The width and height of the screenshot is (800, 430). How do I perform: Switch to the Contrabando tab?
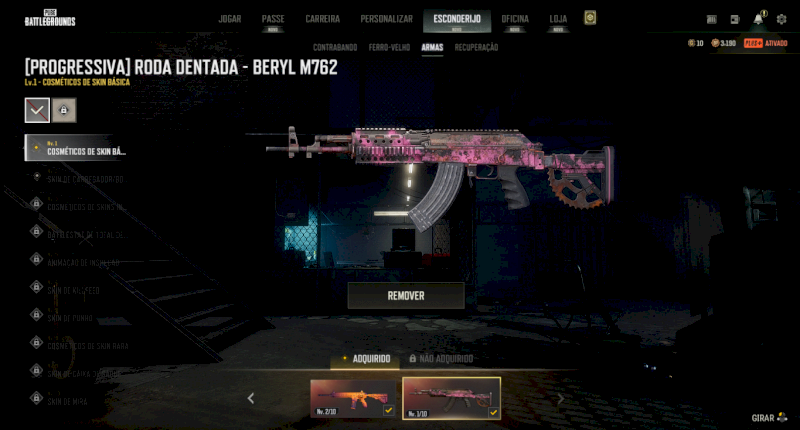[x=334, y=47]
